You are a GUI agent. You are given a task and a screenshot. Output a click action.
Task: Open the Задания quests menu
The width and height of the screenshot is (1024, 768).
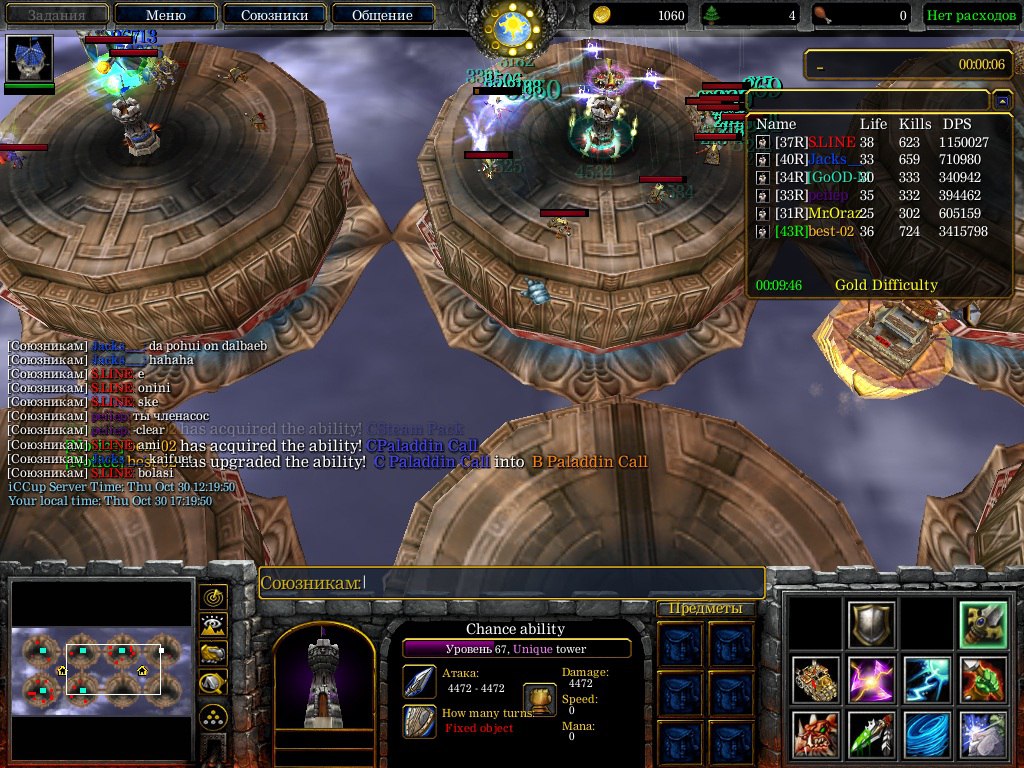coord(55,15)
